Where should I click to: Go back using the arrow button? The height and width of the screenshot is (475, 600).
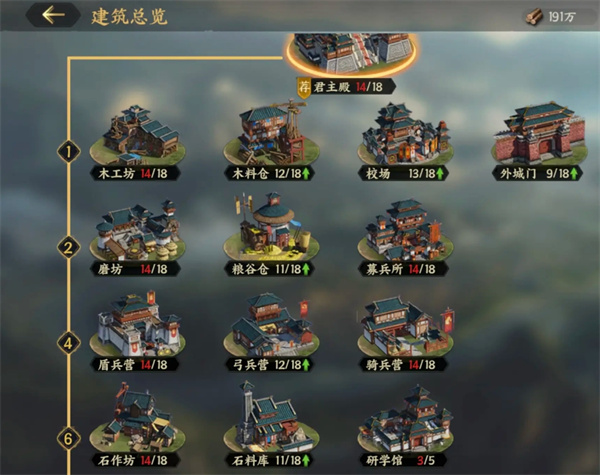click(53, 15)
